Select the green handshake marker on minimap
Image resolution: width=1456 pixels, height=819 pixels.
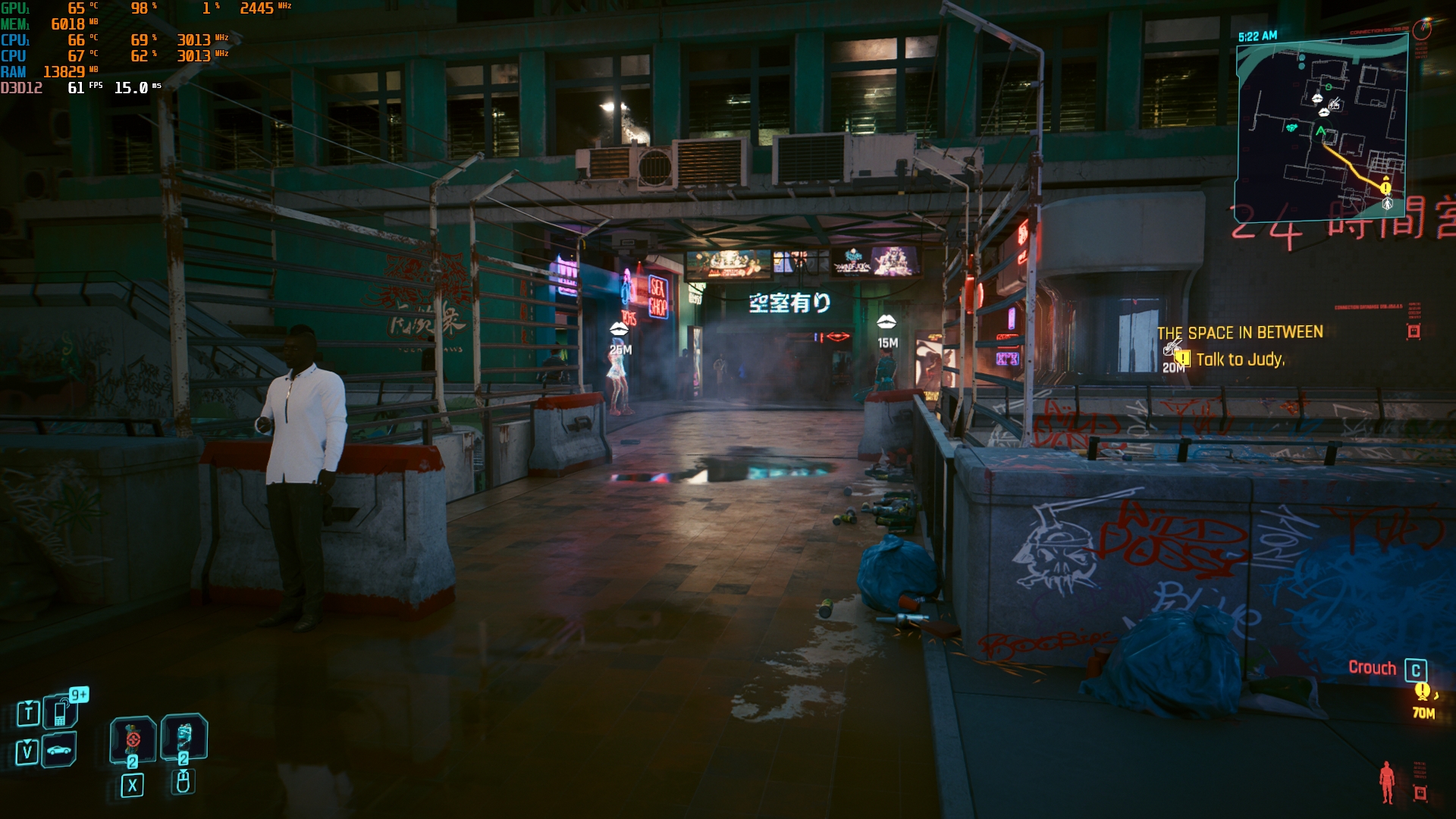[1291, 127]
